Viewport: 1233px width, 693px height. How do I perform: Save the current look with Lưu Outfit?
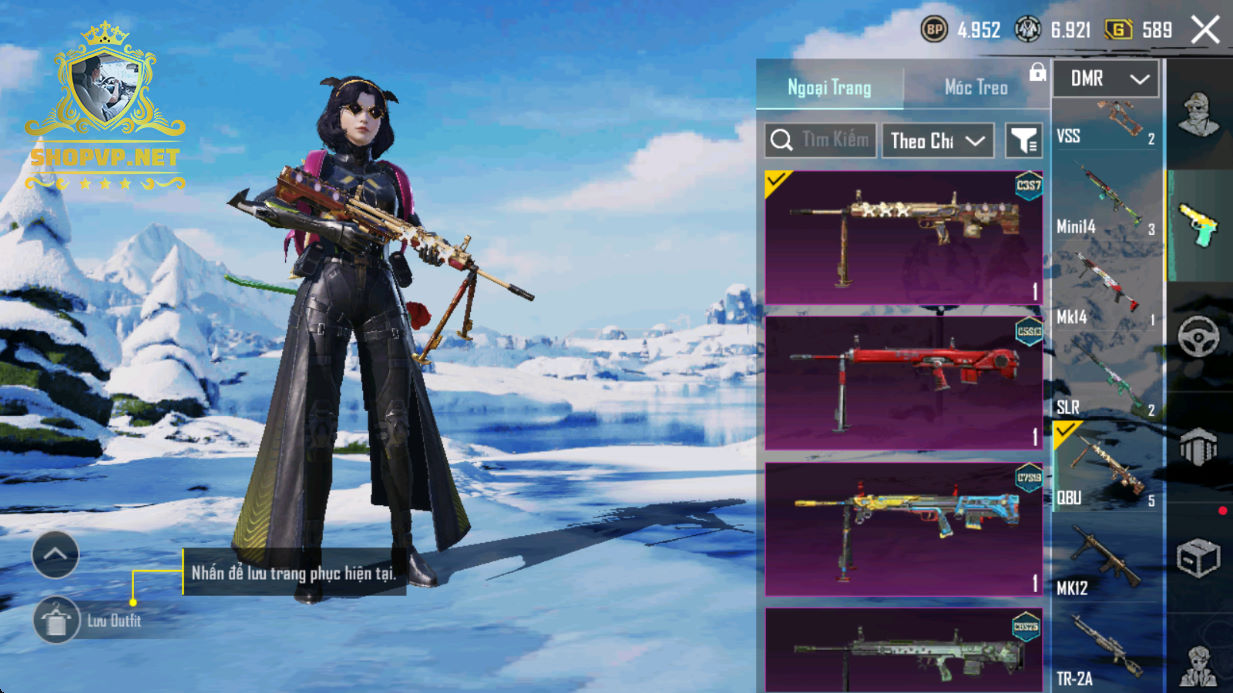56,621
